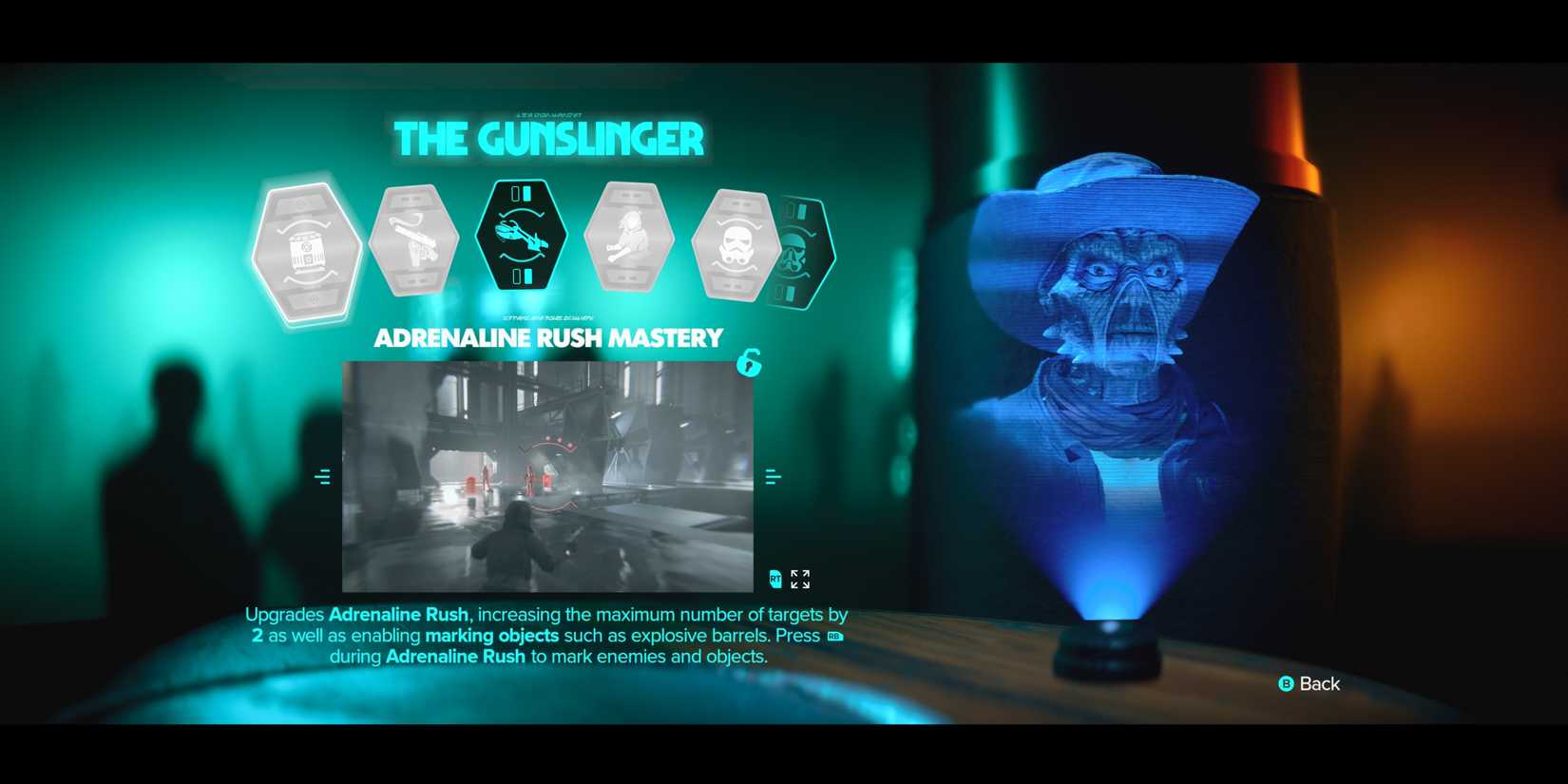Toggle the upper ability slot indicator on the selected hexagon
The height and width of the screenshot is (784, 1568).
[x=523, y=195]
